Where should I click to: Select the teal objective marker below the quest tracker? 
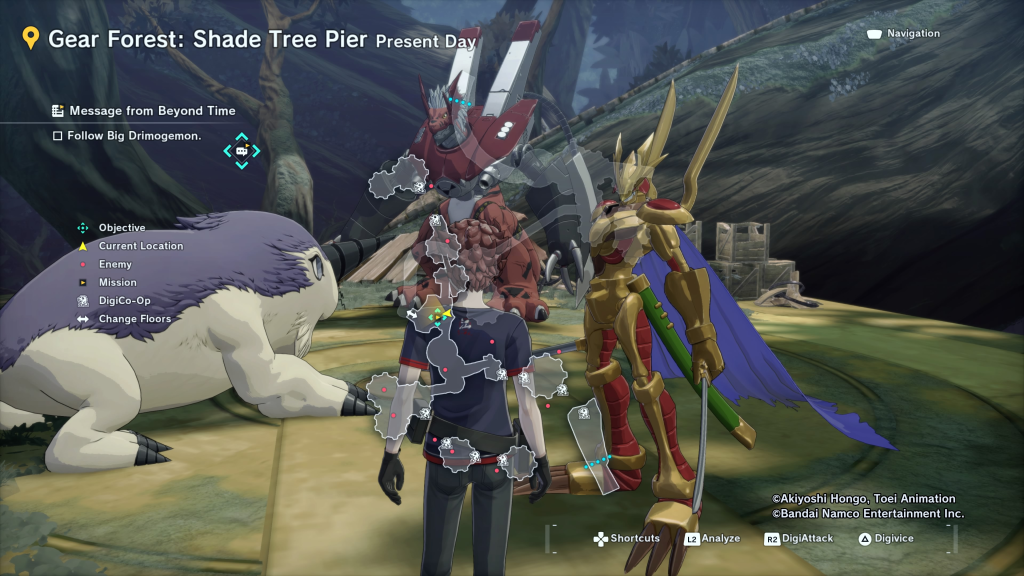click(241, 151)
